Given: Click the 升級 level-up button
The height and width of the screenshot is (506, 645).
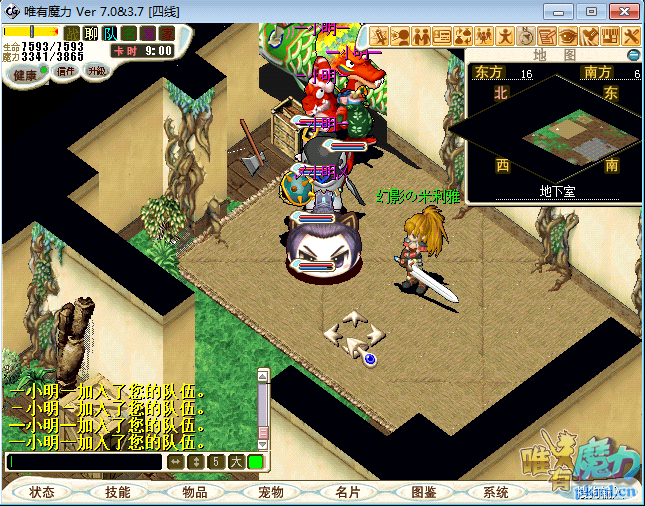Looking at the screenshot, I should [x=97, y=71].
